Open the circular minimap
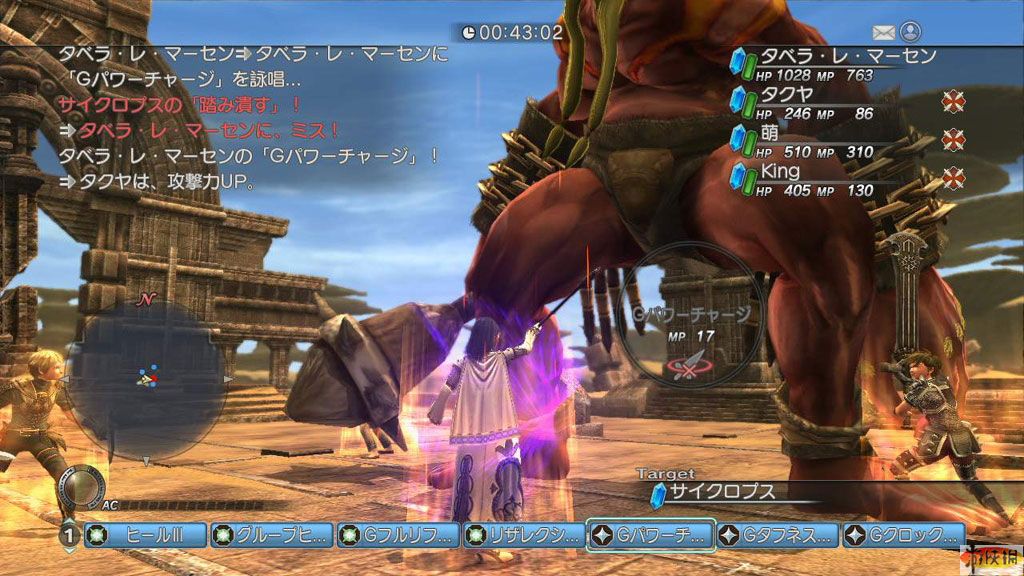The image size is (1024, 576). (146, 378)
